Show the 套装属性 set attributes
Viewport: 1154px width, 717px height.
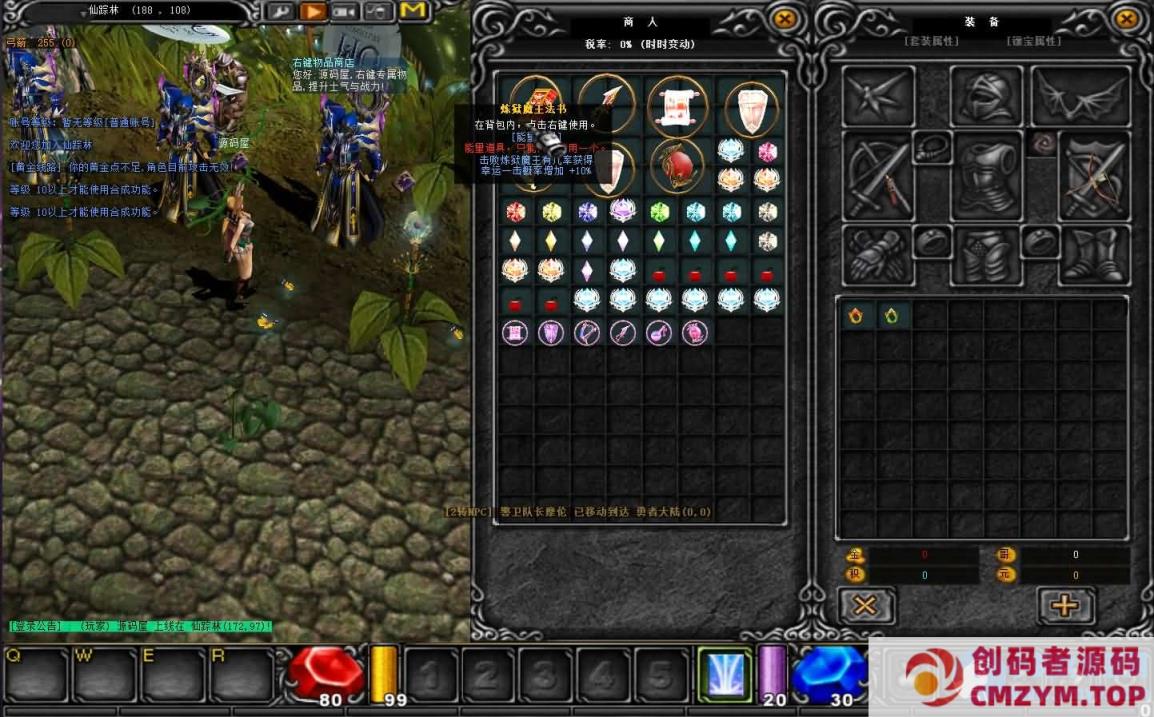tap(931, 41)
